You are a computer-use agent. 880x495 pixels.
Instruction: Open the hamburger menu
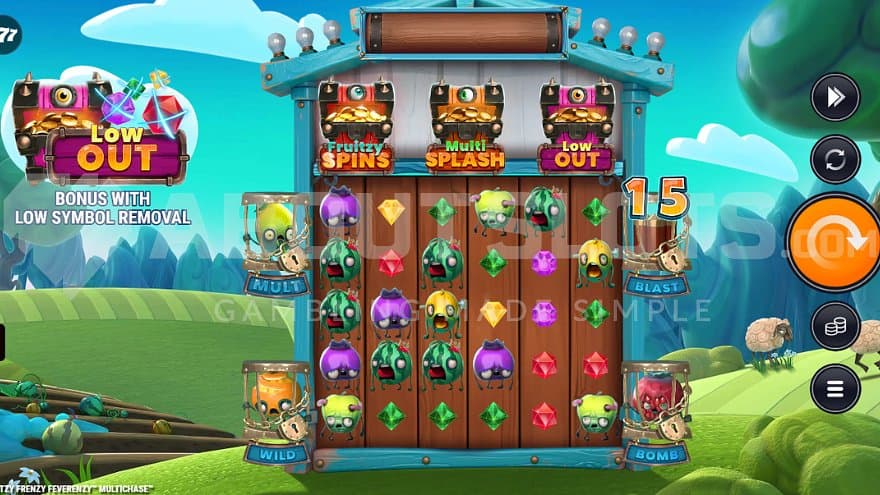(x=835, y=388)
